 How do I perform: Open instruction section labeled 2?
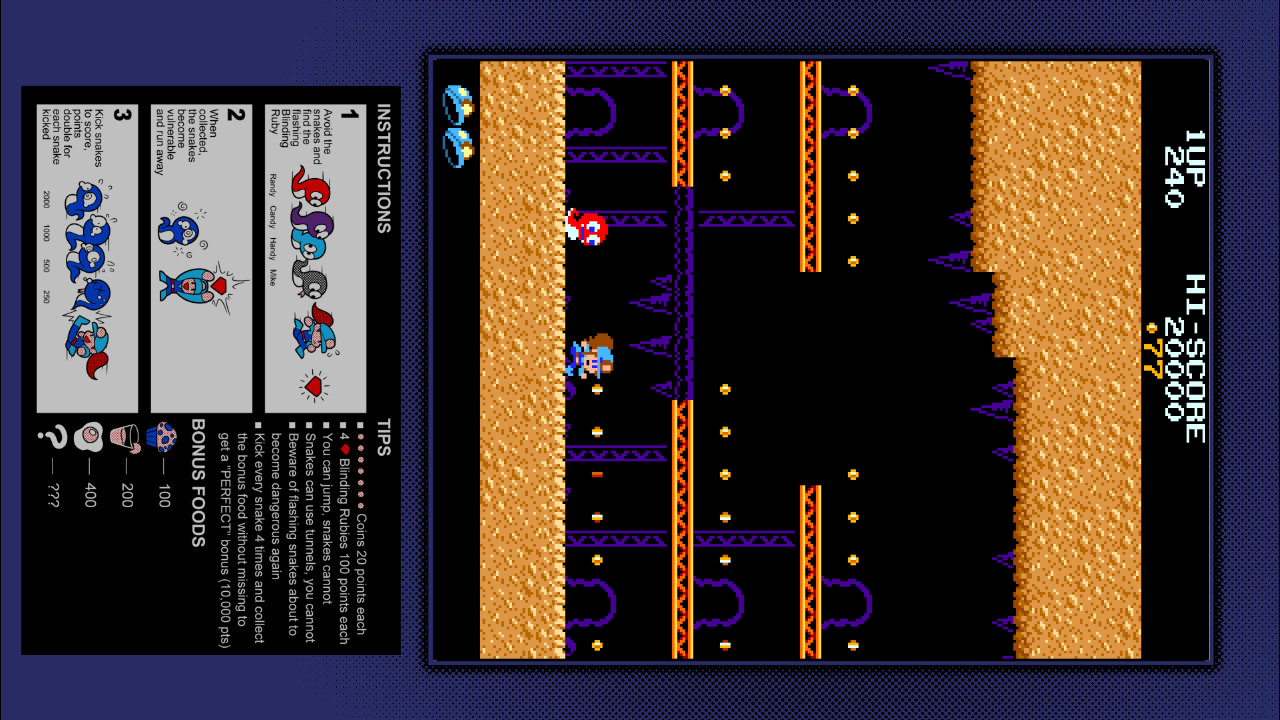(234, 114)
